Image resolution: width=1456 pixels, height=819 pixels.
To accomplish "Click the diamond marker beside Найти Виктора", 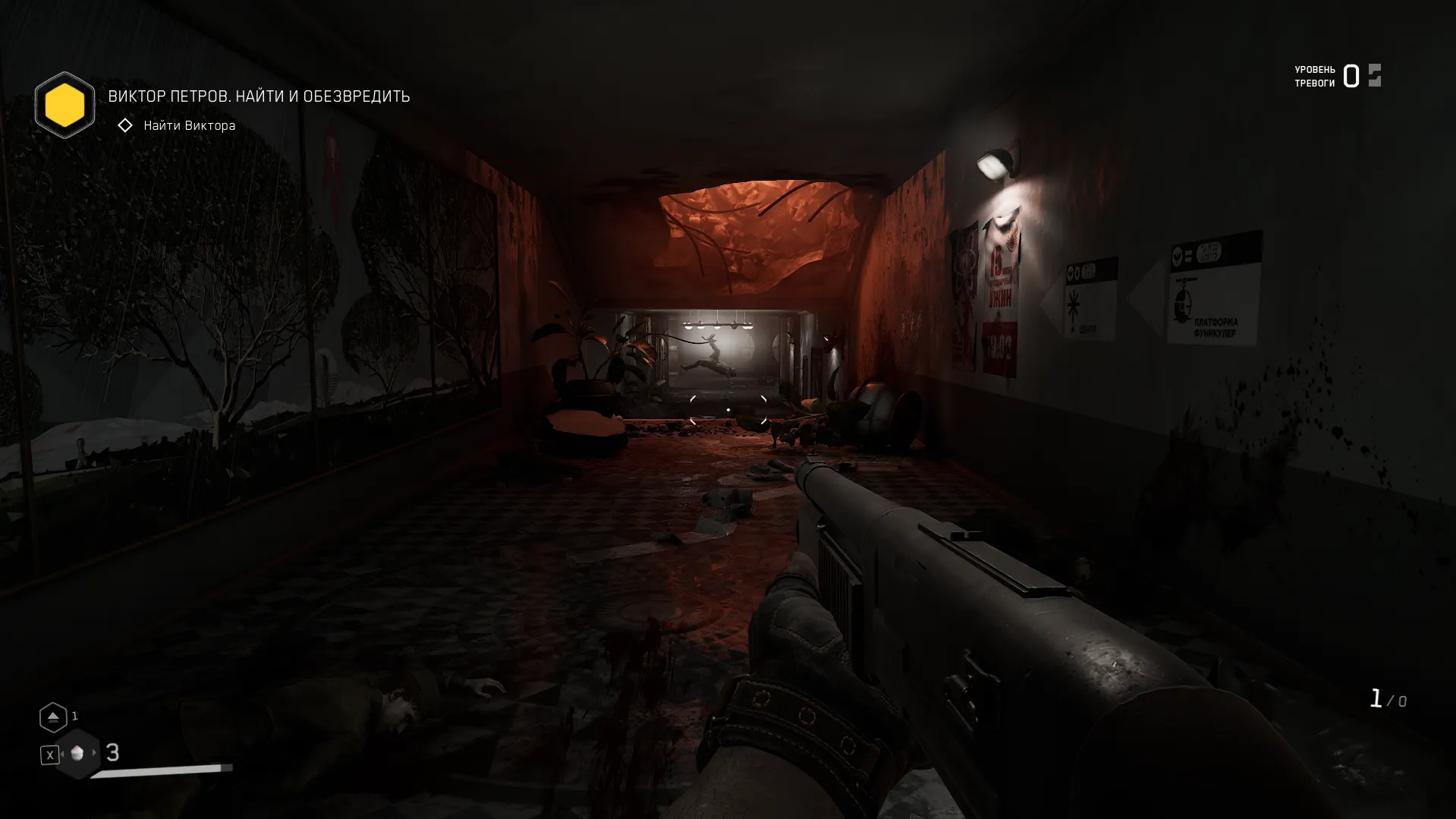I will point(124,124).
